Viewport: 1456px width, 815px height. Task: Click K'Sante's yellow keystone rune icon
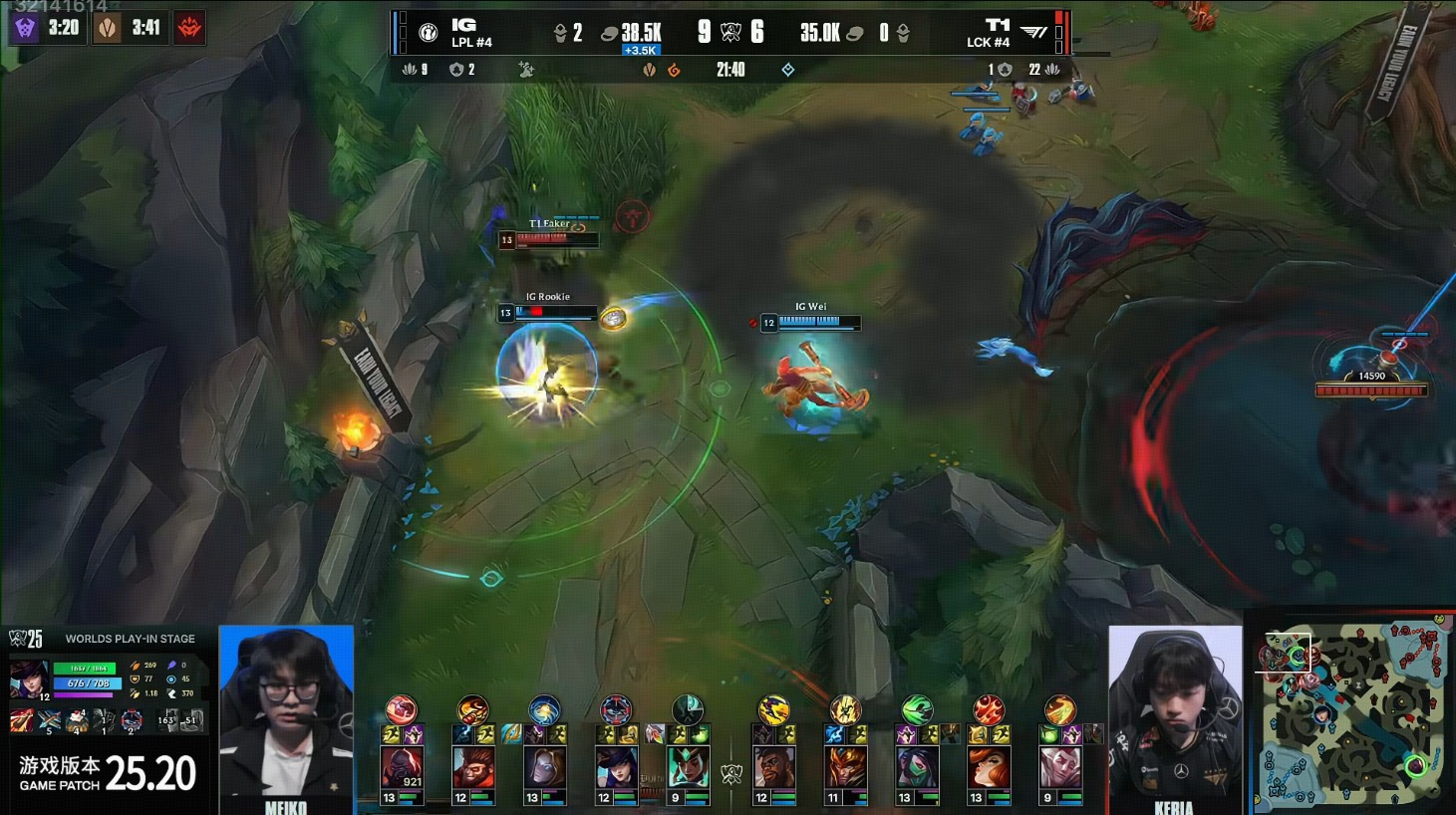[773, 709]
